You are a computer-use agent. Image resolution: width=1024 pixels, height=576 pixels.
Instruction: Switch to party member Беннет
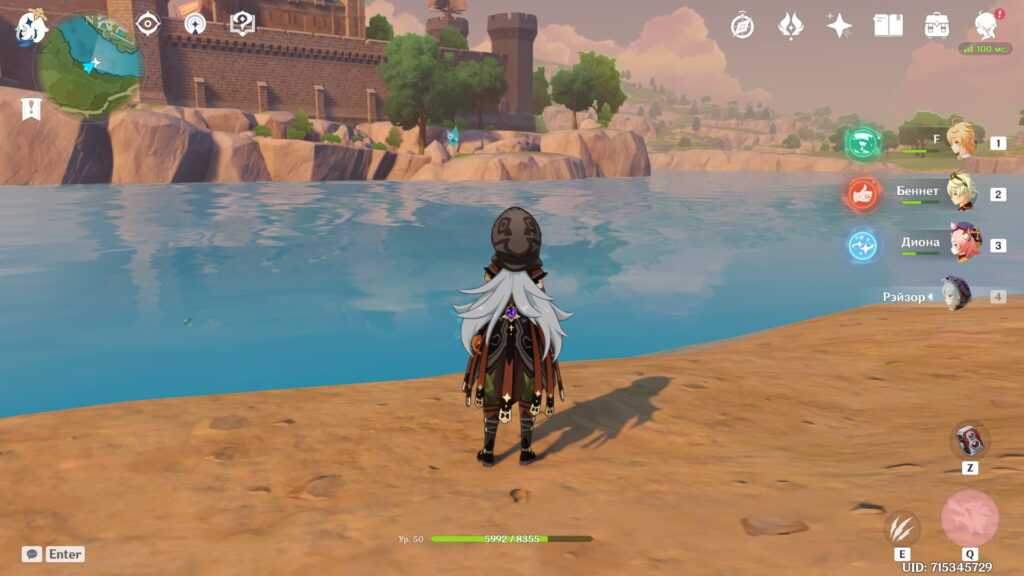pyautogui.click(x=961, y=192)
